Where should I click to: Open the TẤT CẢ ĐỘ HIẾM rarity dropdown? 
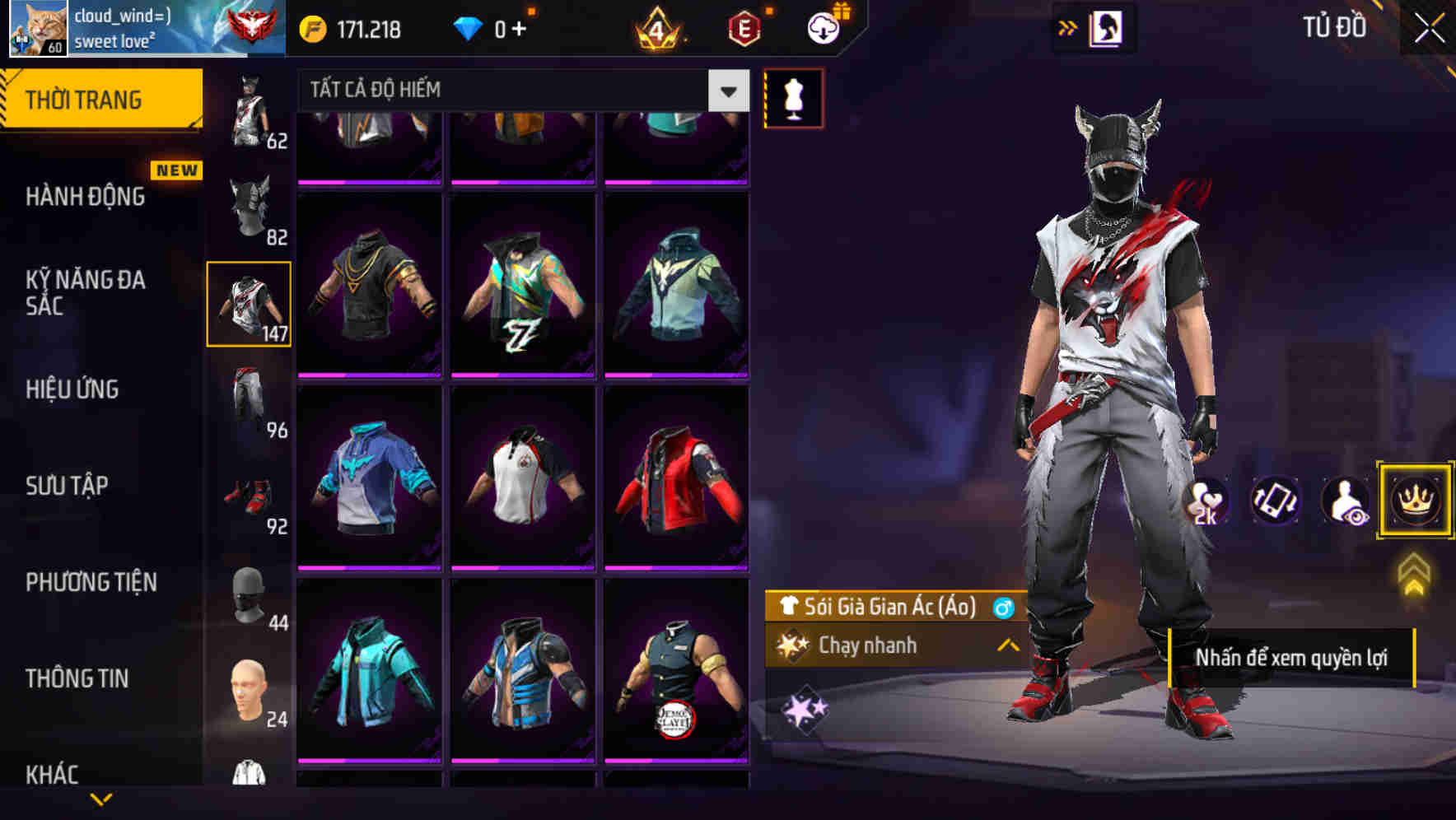(519, 90)
